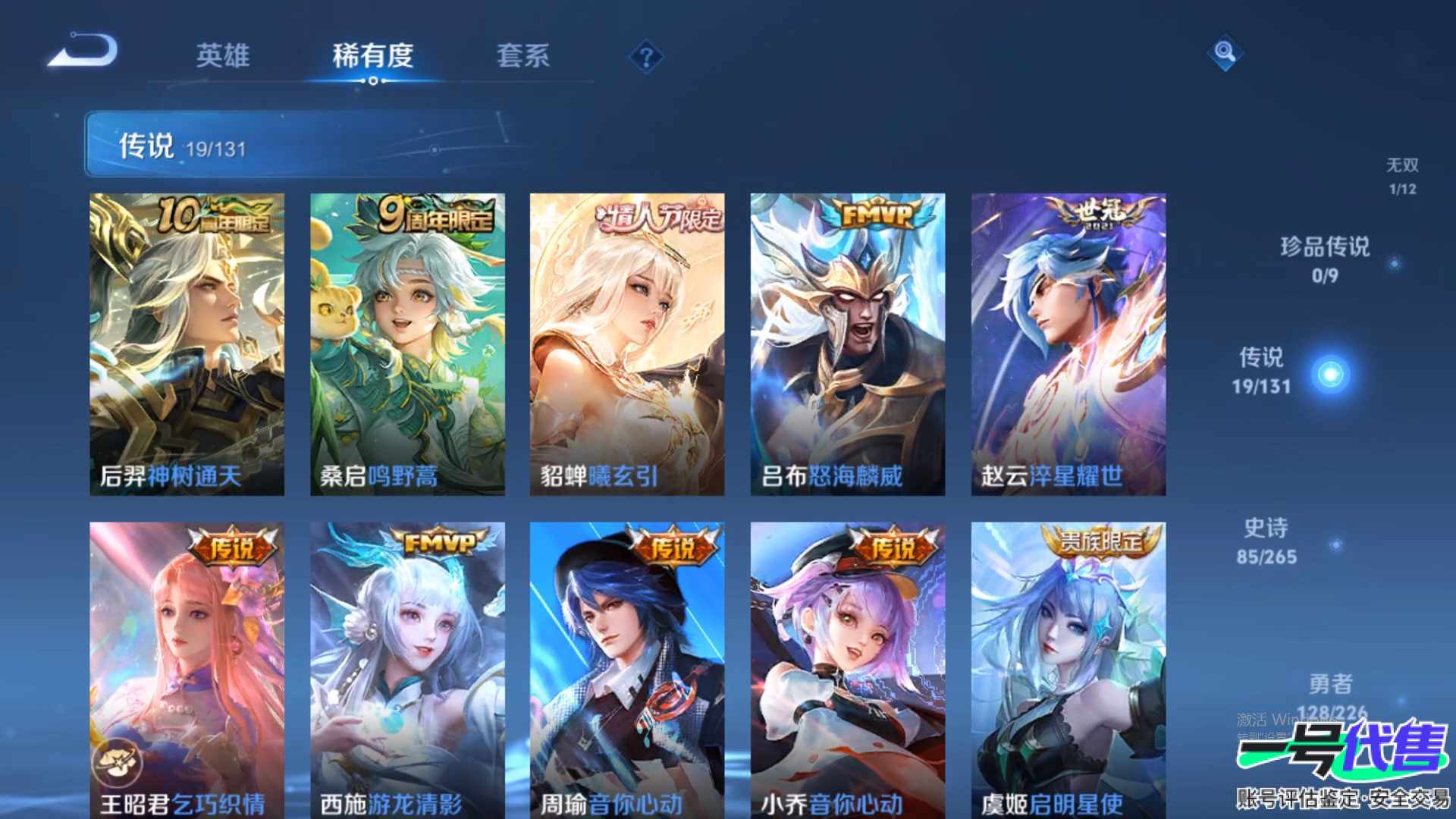
Task: Select the 吕布 怒海麟威 skin card
Action: tap(848, 344)
